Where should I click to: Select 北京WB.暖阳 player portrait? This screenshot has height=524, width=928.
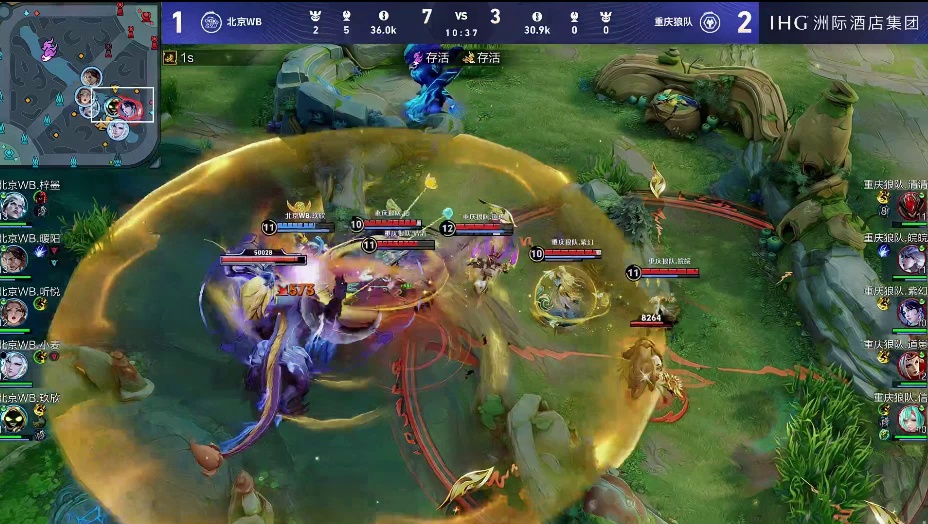coord(14,260)
